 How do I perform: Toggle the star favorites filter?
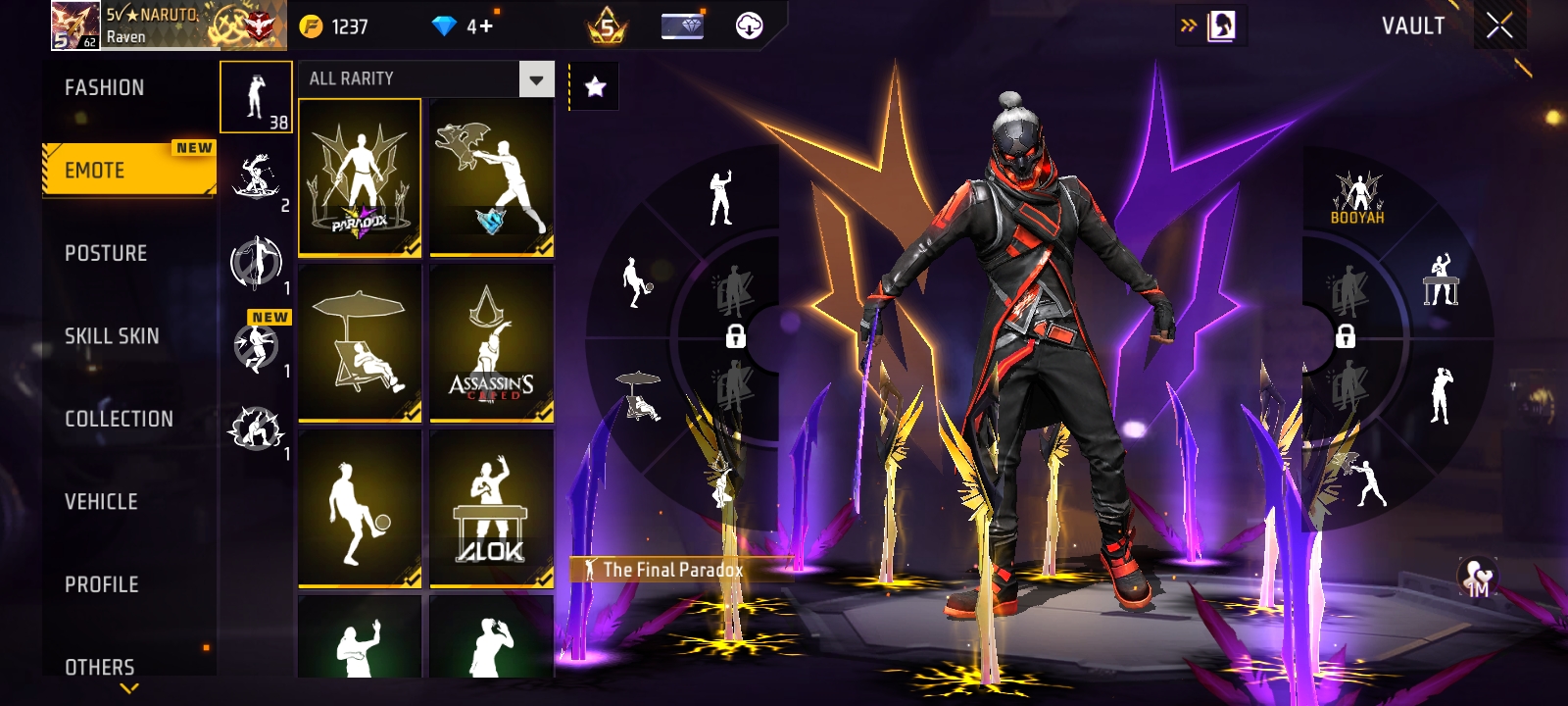click(595, 87)
